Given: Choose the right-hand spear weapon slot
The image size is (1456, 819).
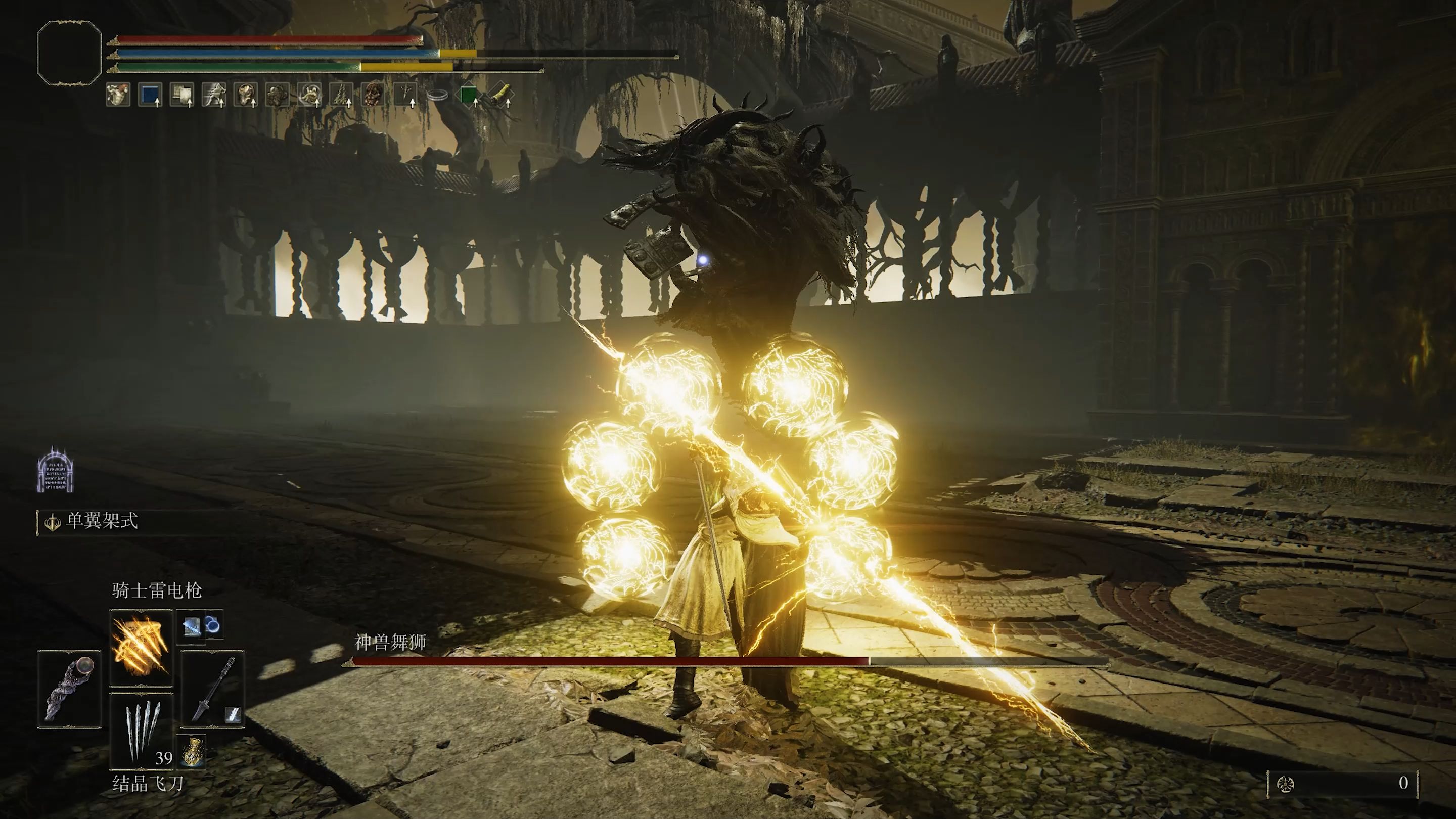Looking at the screenshot, I should [212, 688].
